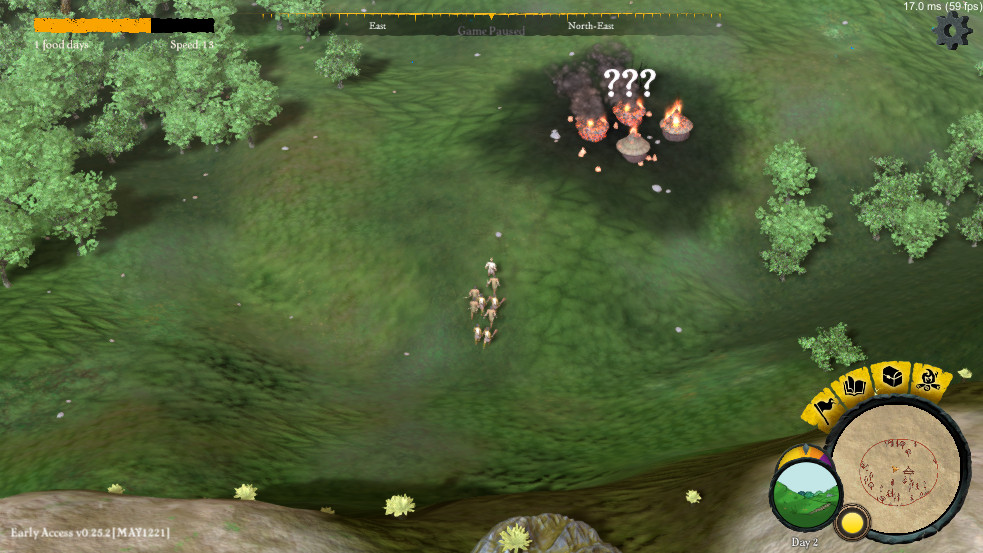Open the treasure chest inventory
Viewport: 983px width, 553px height.
[892, 376]
